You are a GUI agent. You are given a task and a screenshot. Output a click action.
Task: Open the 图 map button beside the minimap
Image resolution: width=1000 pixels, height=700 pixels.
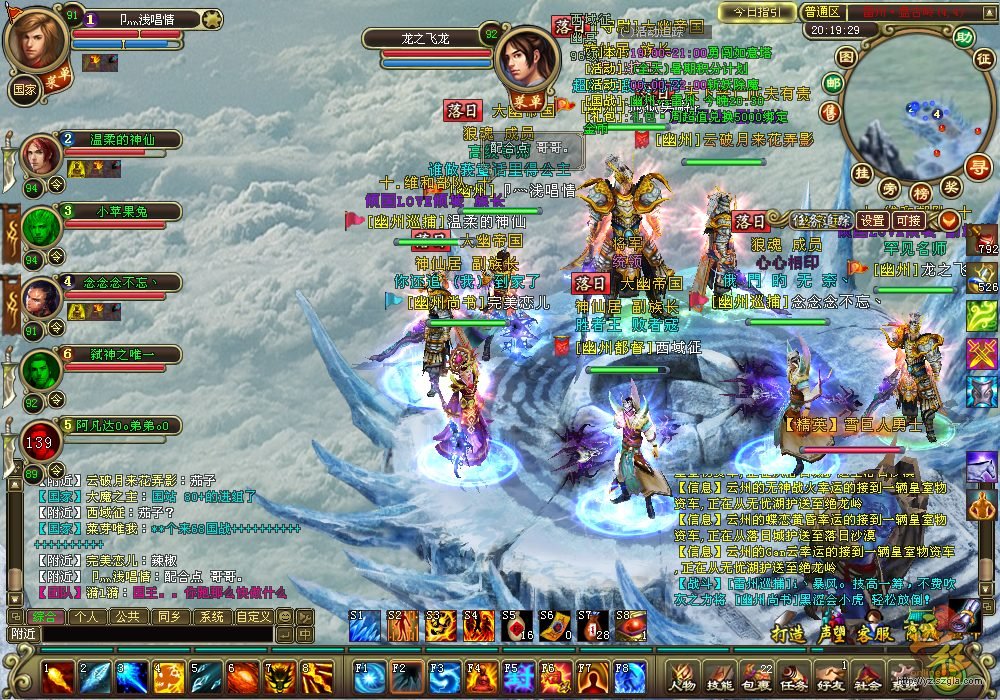846,56
